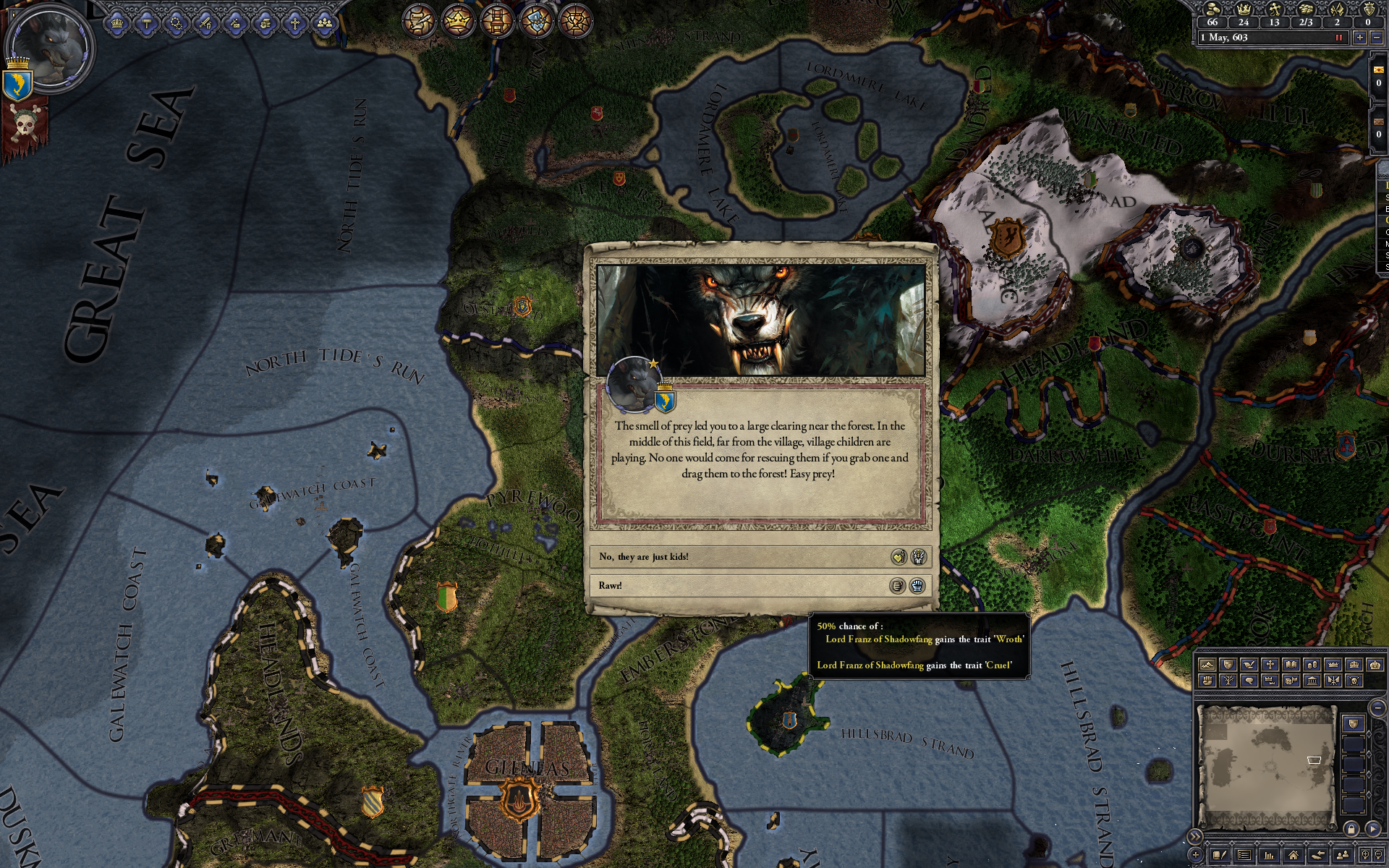This screenshot has width=1389, height=868.
Task: Open the Council tab with the people icon
Action: (325, 23)
